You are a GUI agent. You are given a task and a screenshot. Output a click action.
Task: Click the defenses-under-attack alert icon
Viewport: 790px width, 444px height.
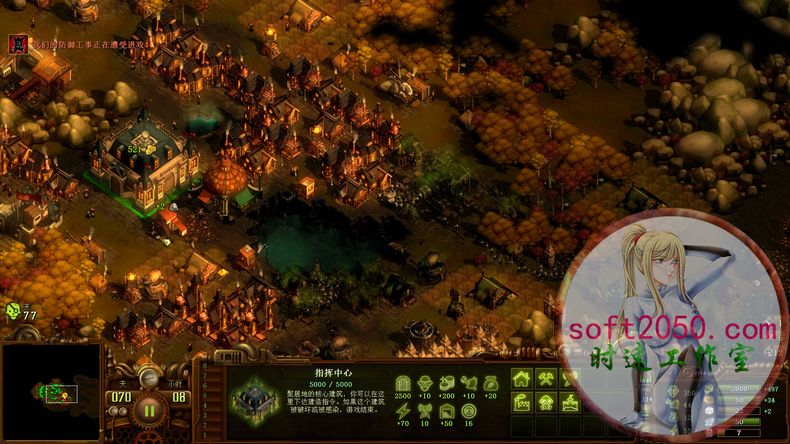click(x=16, y=43)
